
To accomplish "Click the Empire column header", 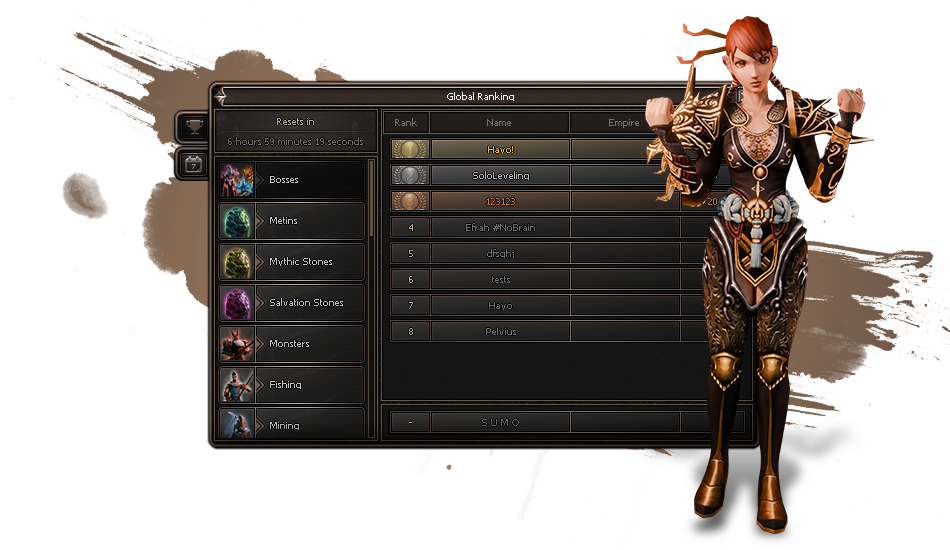I will (623, 123).
